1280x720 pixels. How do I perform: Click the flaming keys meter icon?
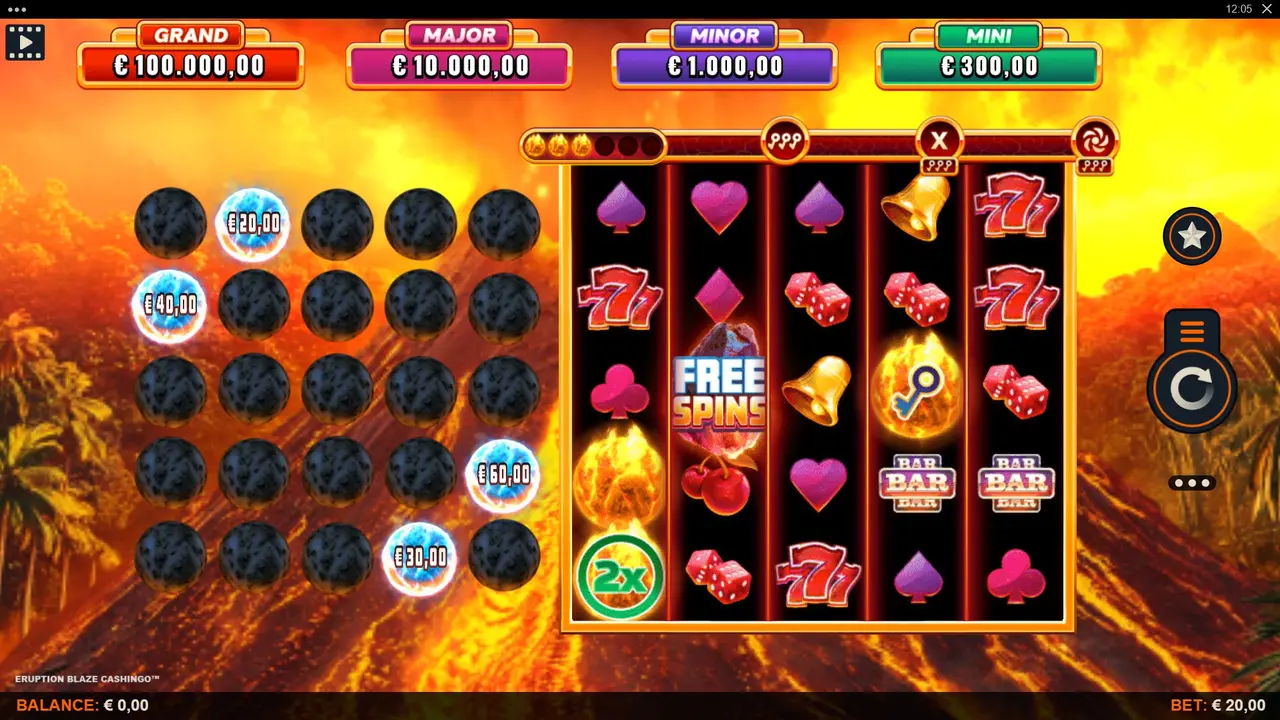pyautogui.click(x=784, y=141)
